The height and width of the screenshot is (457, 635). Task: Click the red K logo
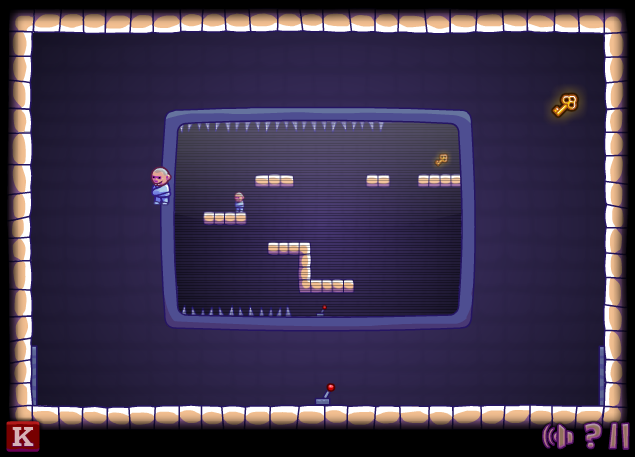coord(22,436)
